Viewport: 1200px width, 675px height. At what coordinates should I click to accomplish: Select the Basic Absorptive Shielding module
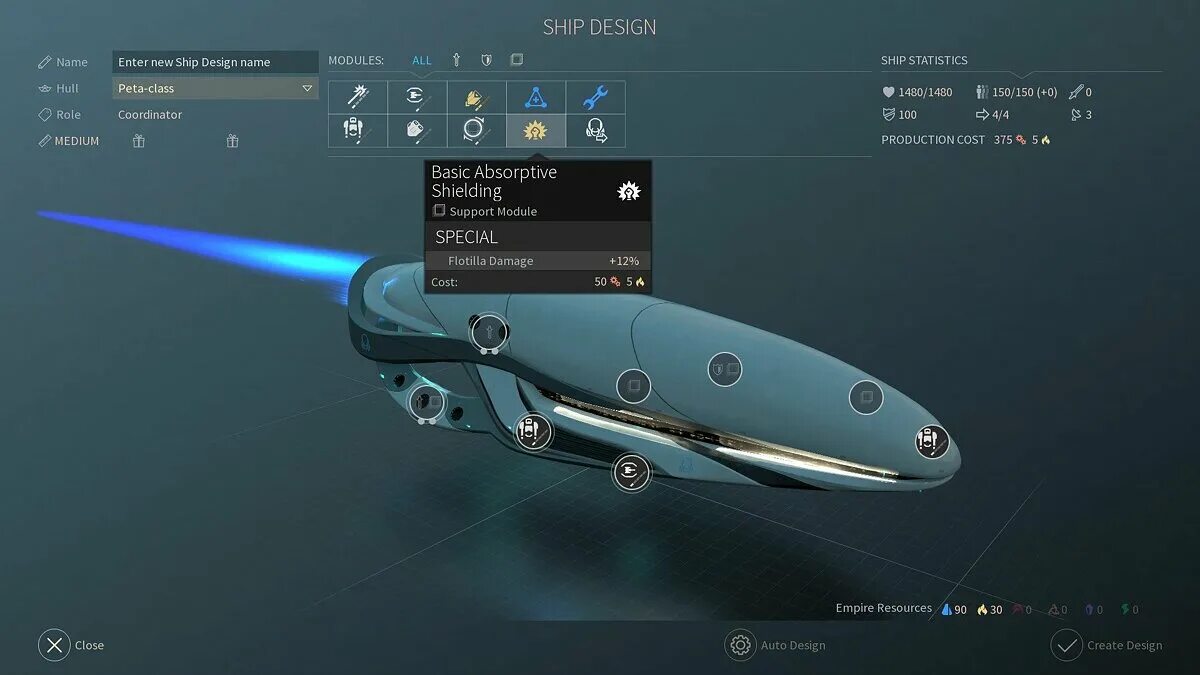536,130
